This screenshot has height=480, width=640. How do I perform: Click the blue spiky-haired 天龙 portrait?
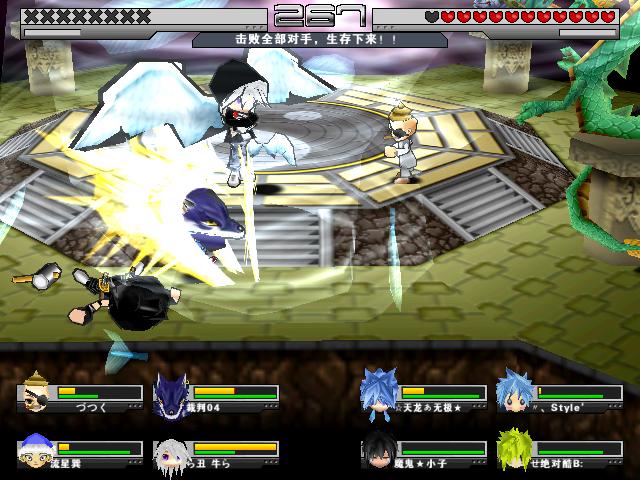tap(379, 393)
